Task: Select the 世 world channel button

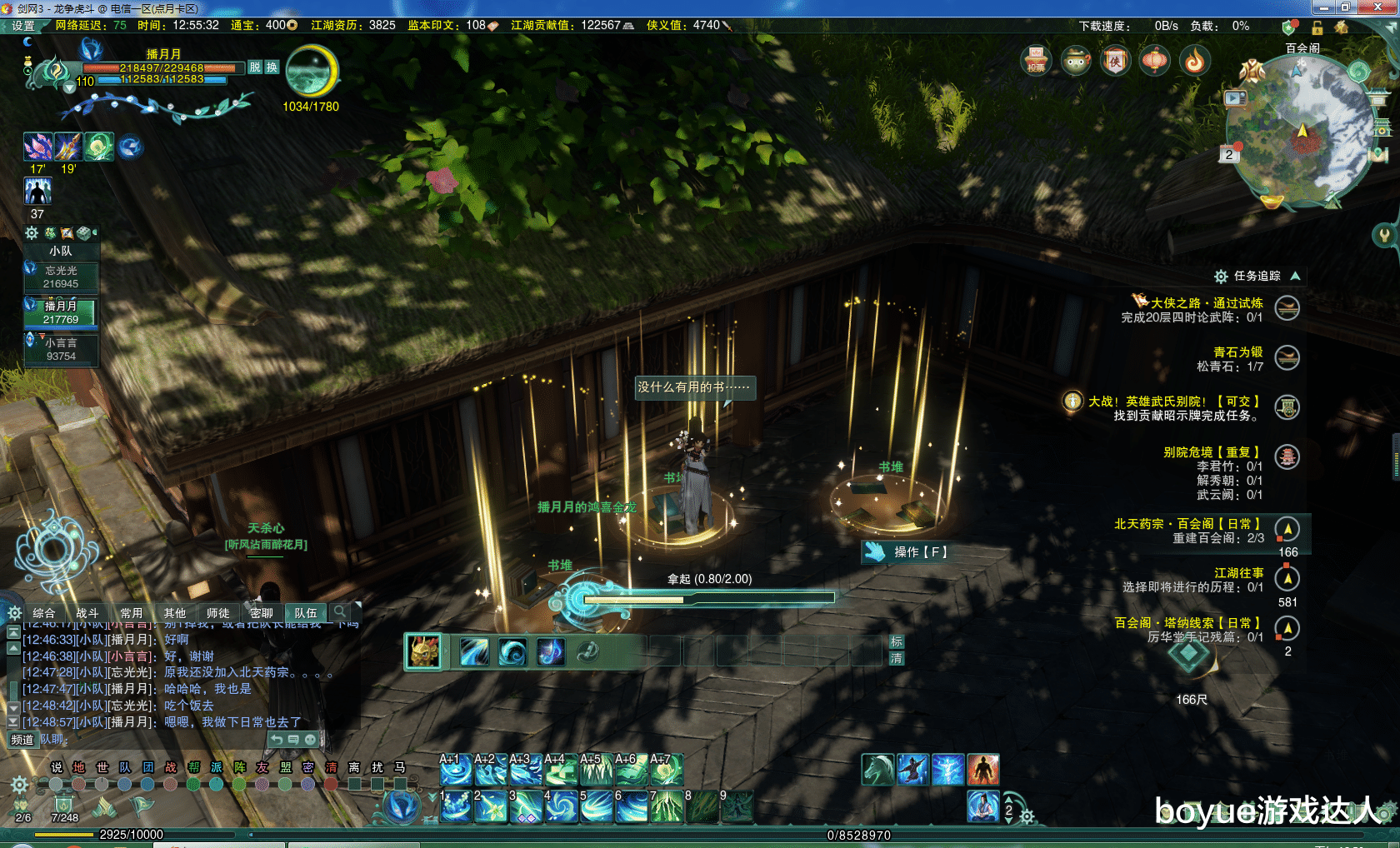Action: pyautogui.click(x=102, y=767)
